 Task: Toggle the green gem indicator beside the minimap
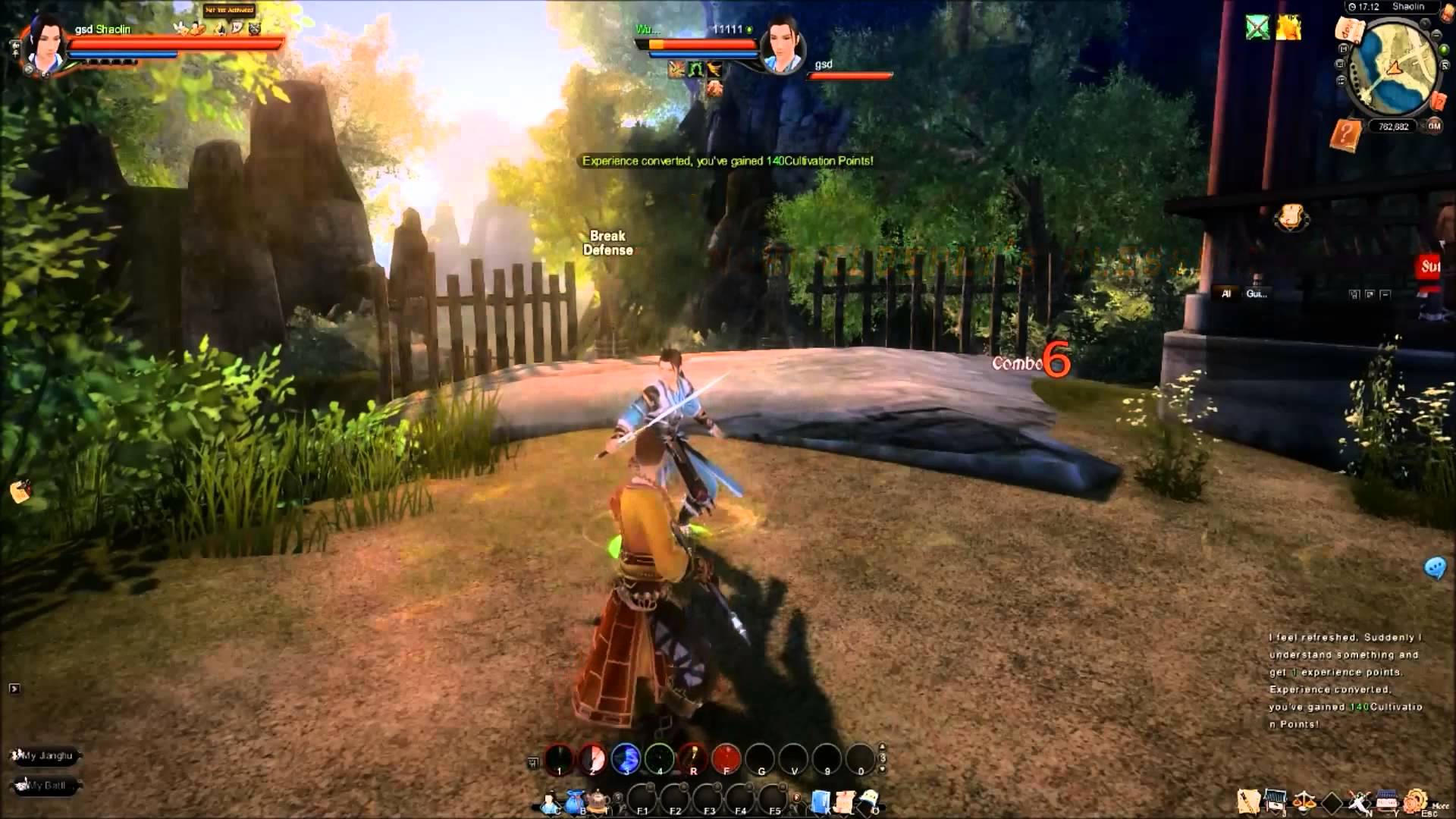[1444, 50]
